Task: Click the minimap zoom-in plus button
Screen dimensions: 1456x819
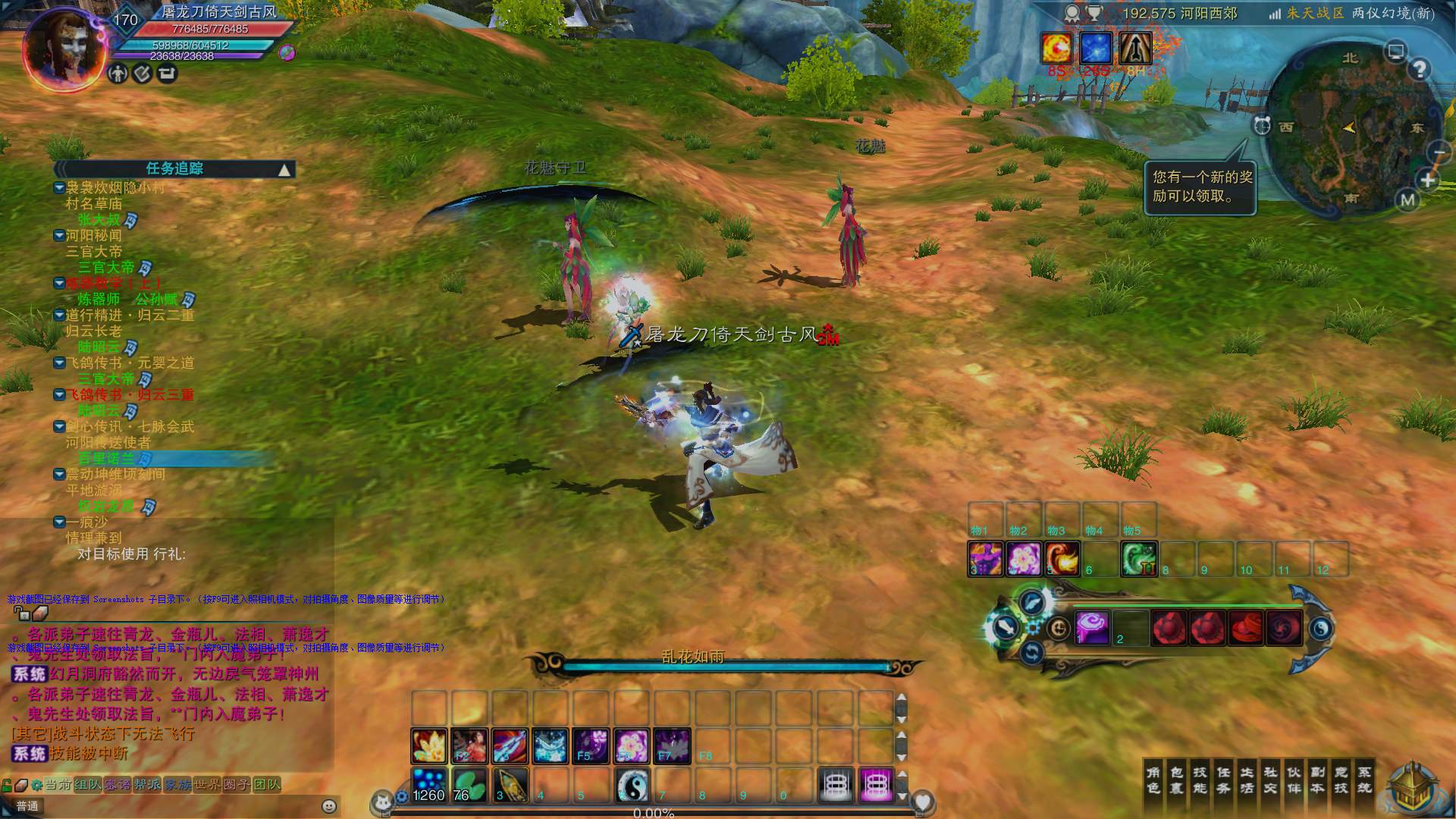Action: [x=1428, y=180]
